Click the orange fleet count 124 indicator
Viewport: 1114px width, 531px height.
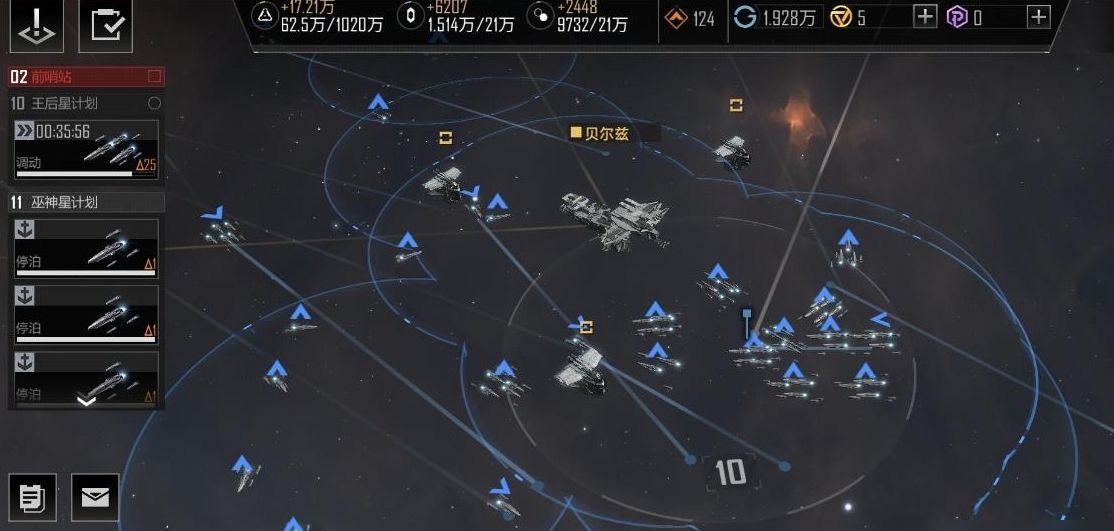(x=692, y=18)
